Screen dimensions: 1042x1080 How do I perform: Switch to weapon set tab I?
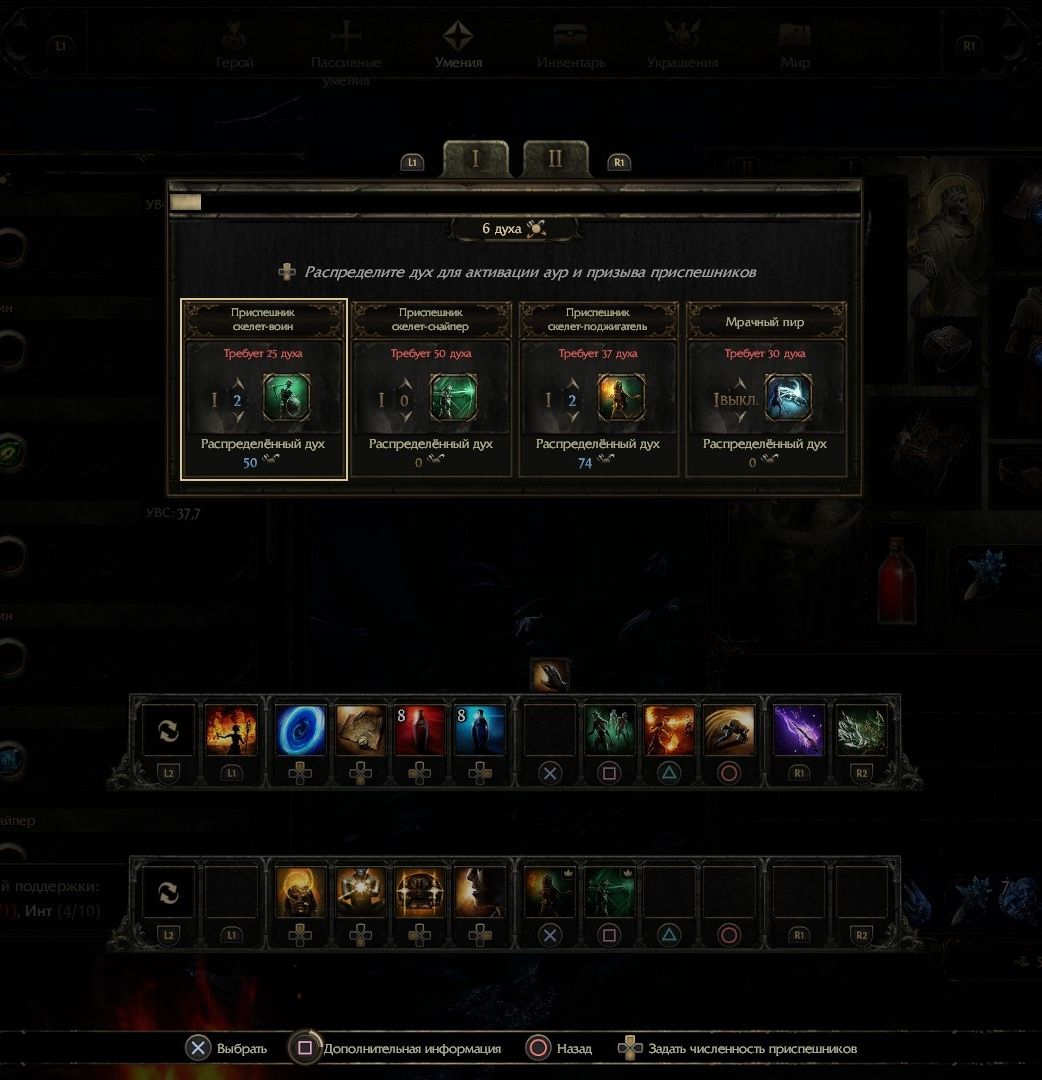click(x=476, y=160)
